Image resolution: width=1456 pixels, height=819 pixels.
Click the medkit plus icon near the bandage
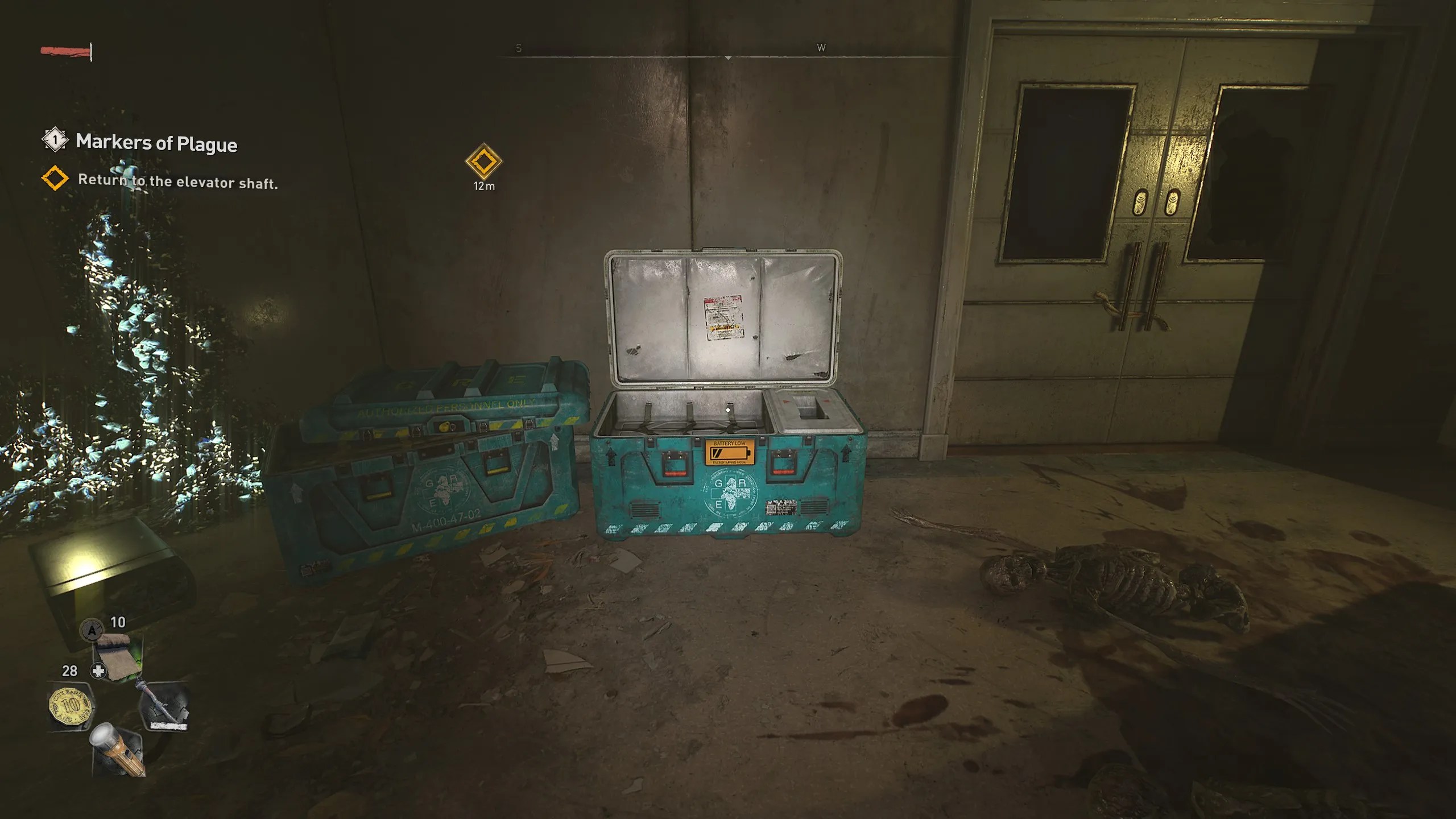coord(97,671)
